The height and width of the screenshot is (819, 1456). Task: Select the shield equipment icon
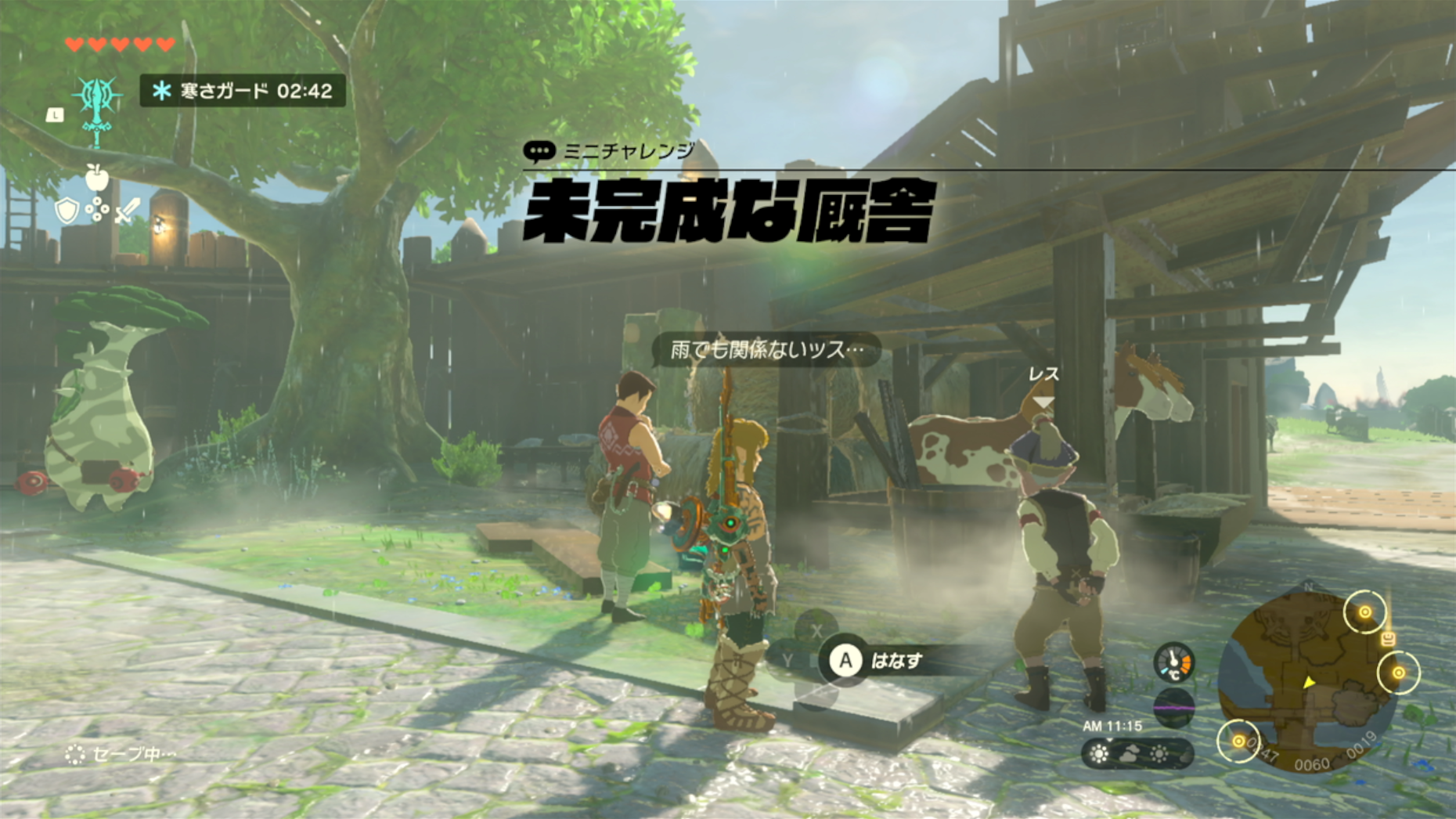67,210
